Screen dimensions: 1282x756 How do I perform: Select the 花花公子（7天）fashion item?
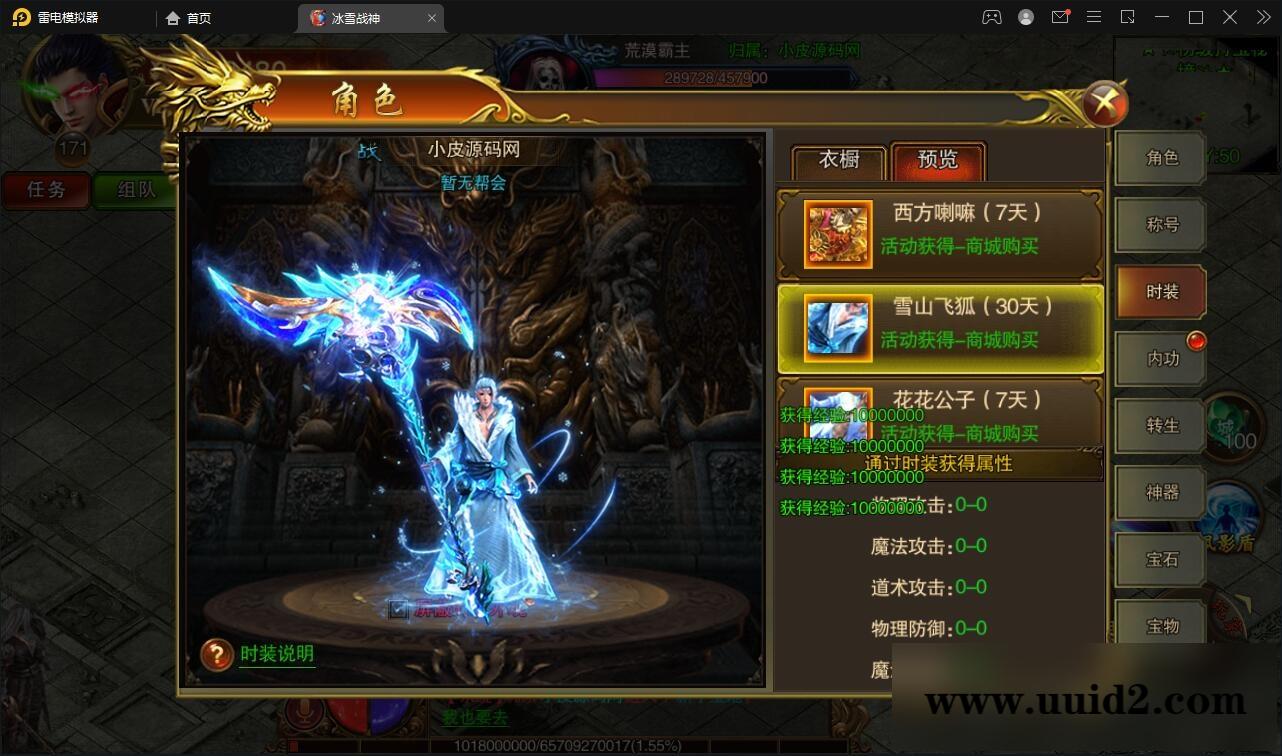point(940,412)
